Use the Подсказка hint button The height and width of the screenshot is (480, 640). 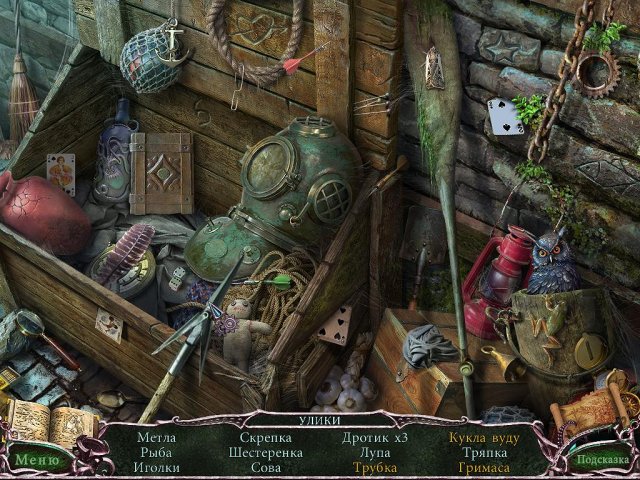pos(601,460)
